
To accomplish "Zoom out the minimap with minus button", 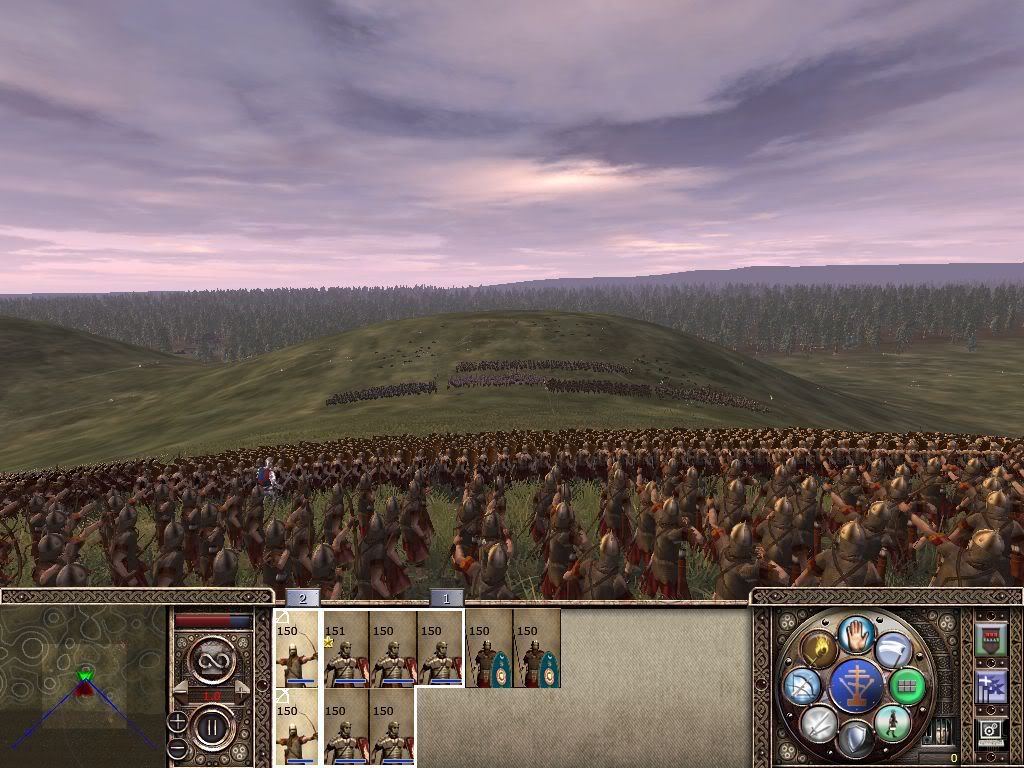I will coord(177,747).
